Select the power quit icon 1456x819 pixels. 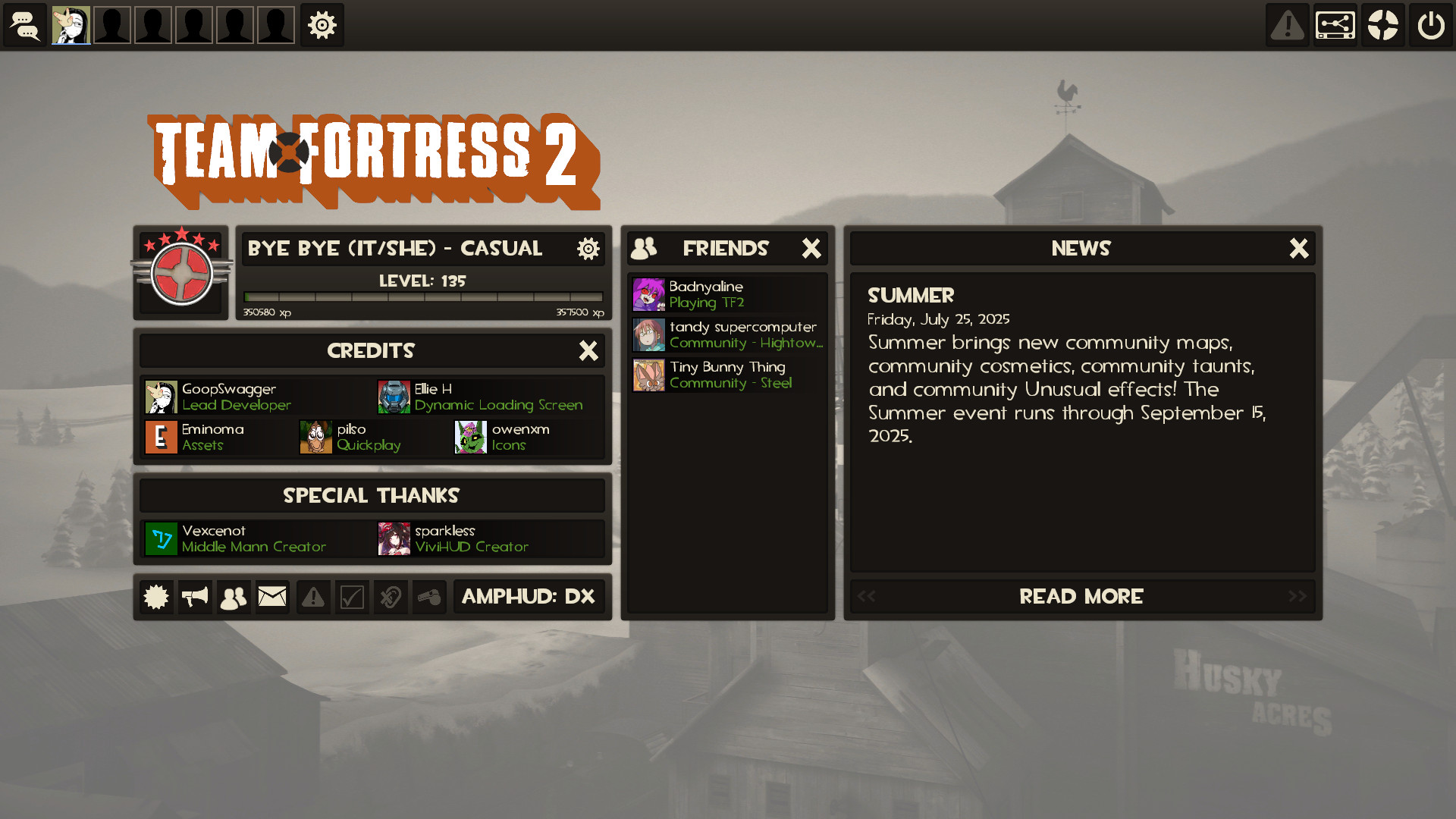click(x=1430, y=24)
